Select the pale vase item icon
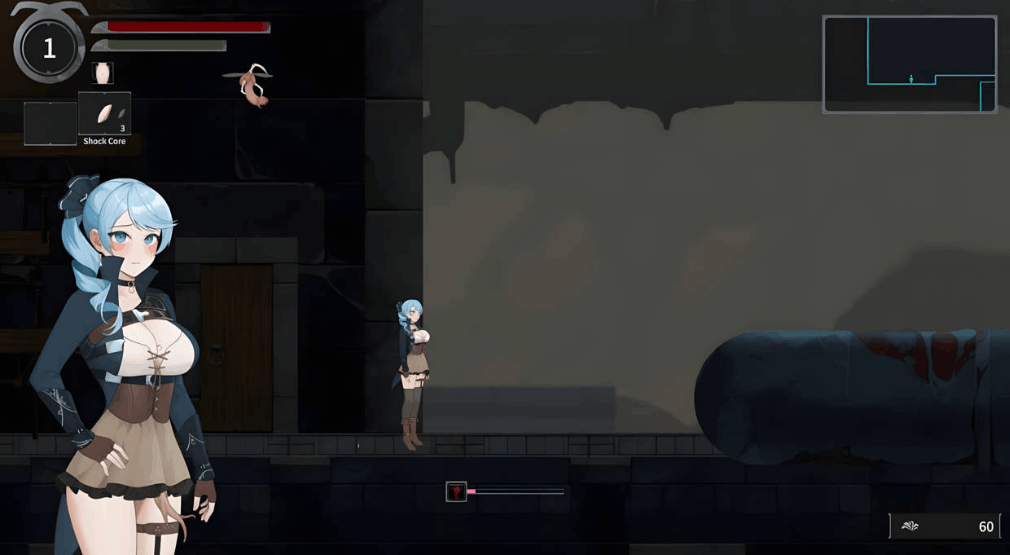The width and height of the screenshot is (1010, 555). [x=102, y=73]
